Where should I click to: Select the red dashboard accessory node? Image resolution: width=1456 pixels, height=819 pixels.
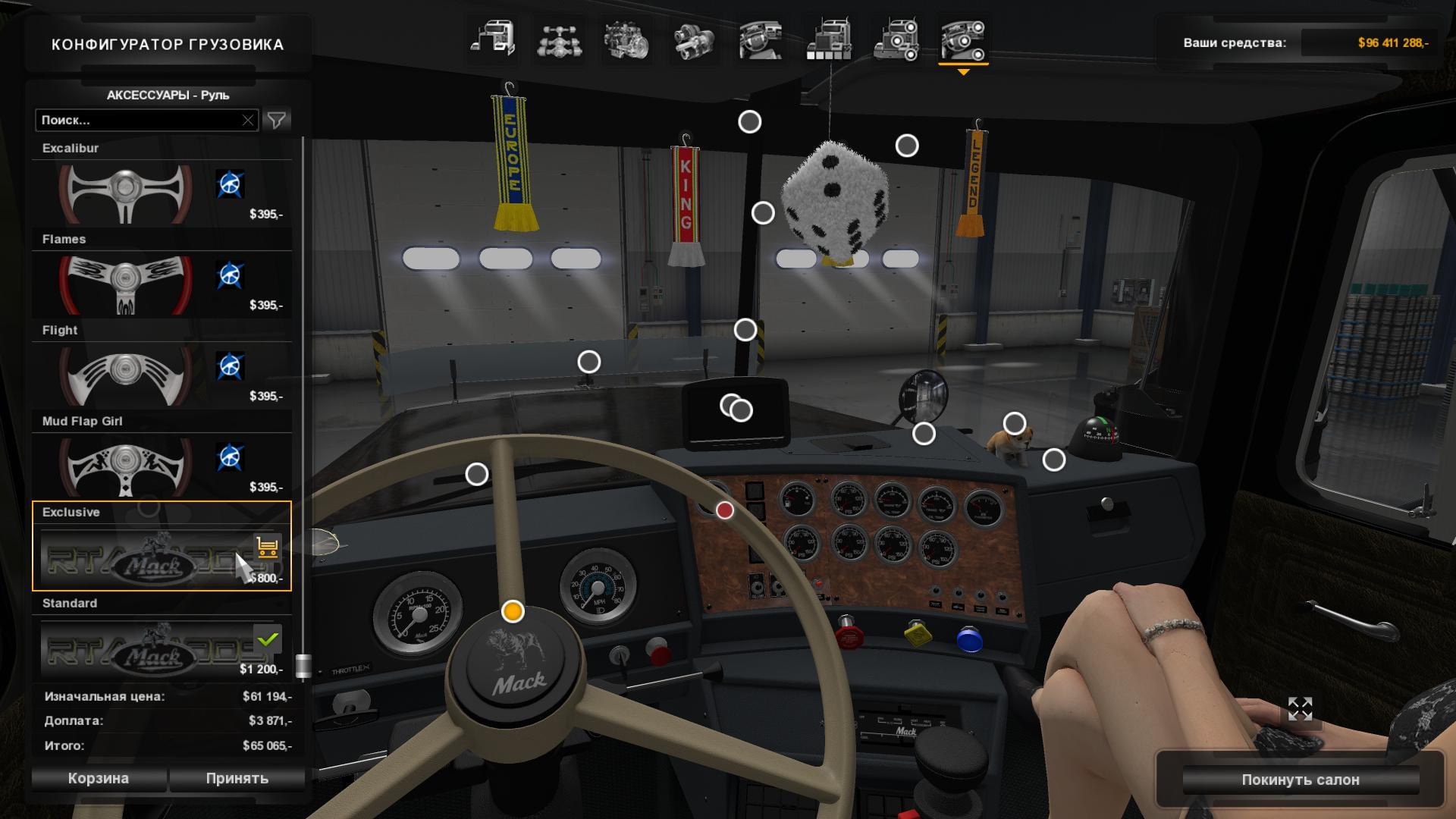725,510
